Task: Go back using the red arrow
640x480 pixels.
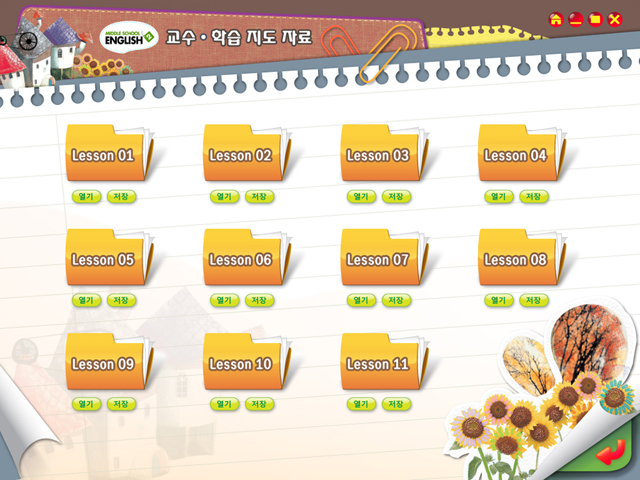Action: tap(607, 456)
